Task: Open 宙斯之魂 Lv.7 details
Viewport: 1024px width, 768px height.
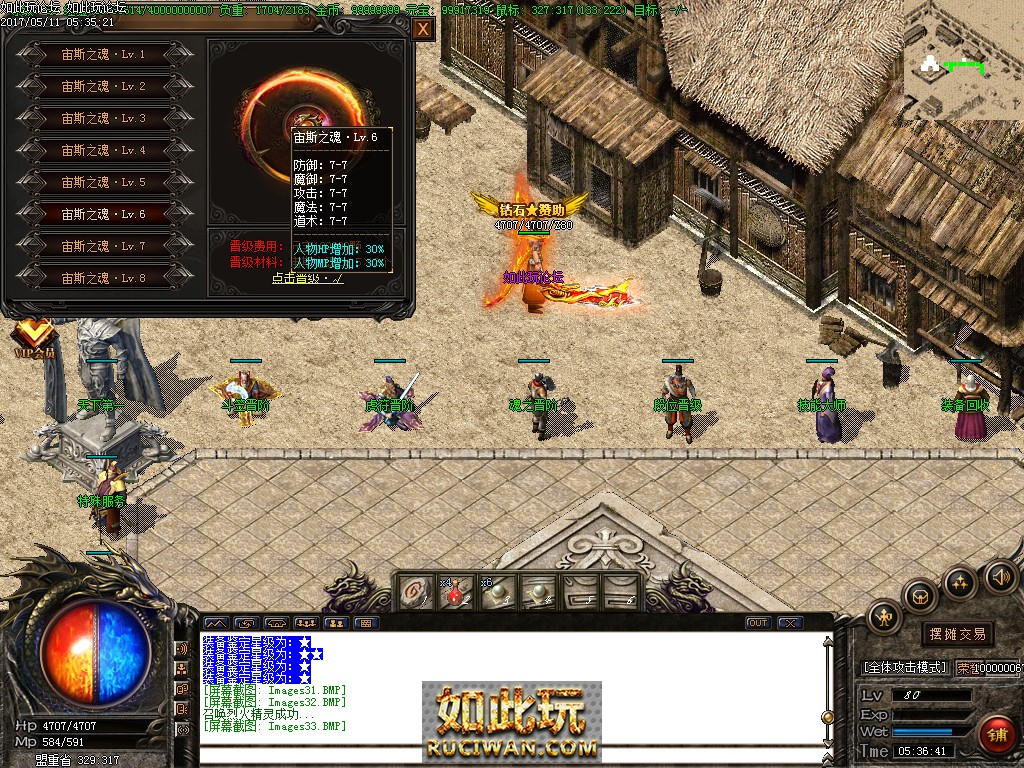Action: tap(104, 246)
